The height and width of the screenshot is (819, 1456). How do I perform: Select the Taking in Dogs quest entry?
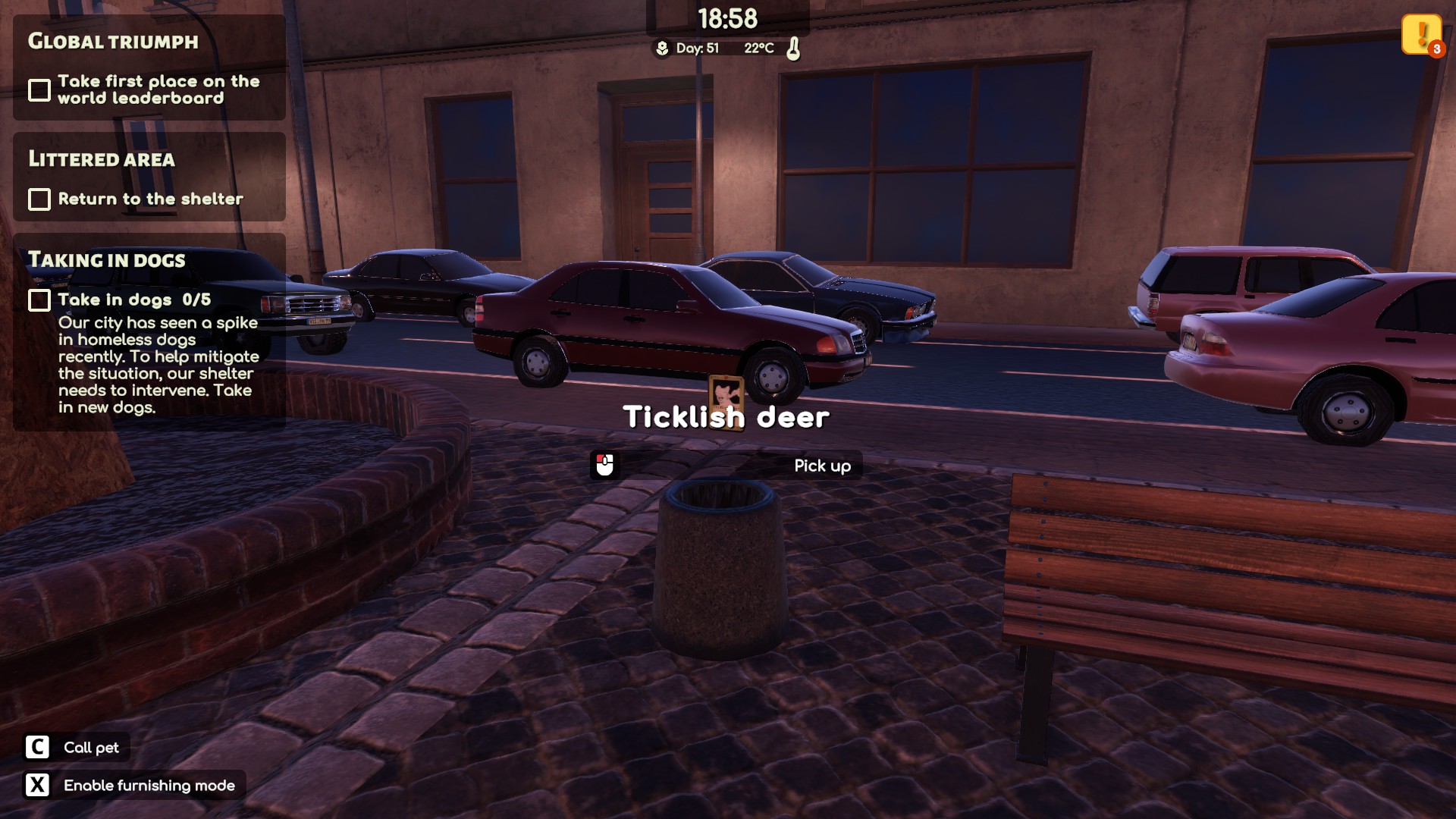(x=149, y=331)
